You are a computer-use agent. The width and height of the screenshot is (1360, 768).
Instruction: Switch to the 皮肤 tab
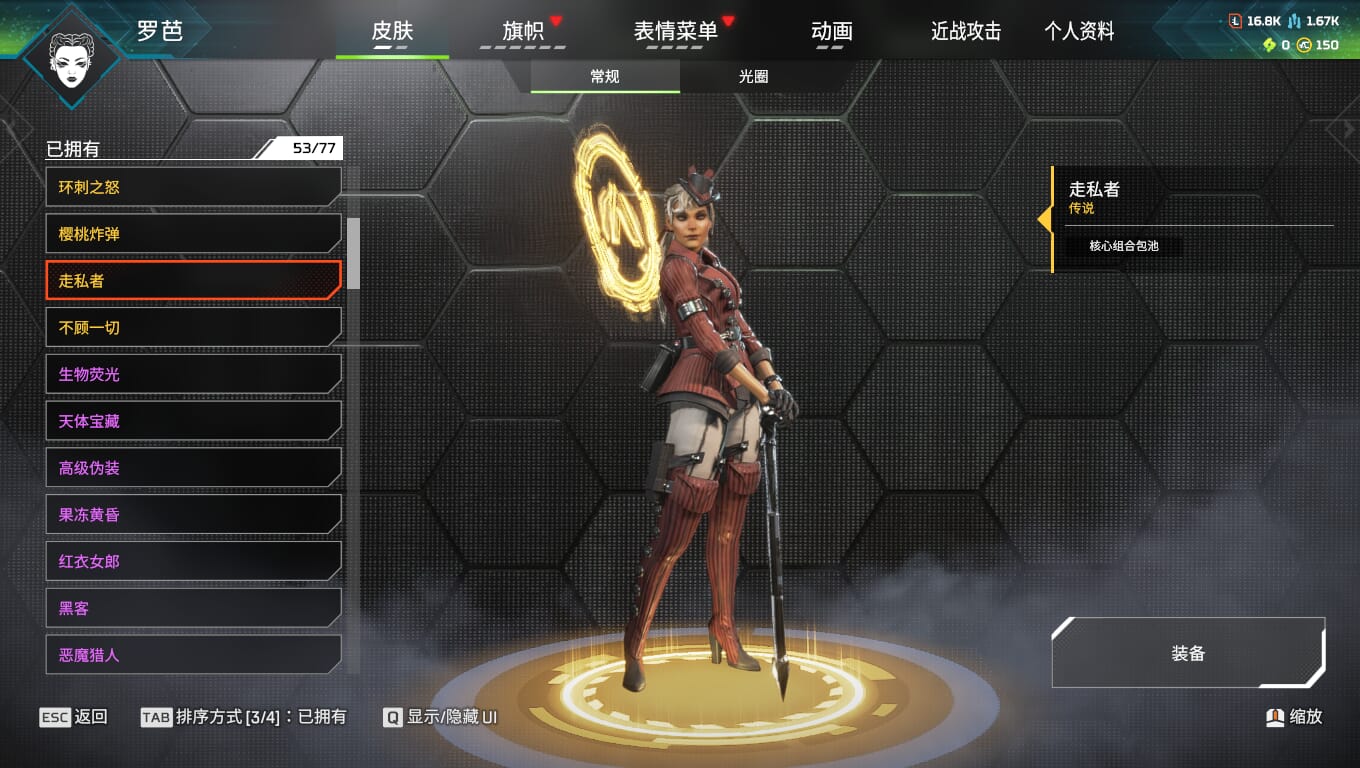[392, 32]
